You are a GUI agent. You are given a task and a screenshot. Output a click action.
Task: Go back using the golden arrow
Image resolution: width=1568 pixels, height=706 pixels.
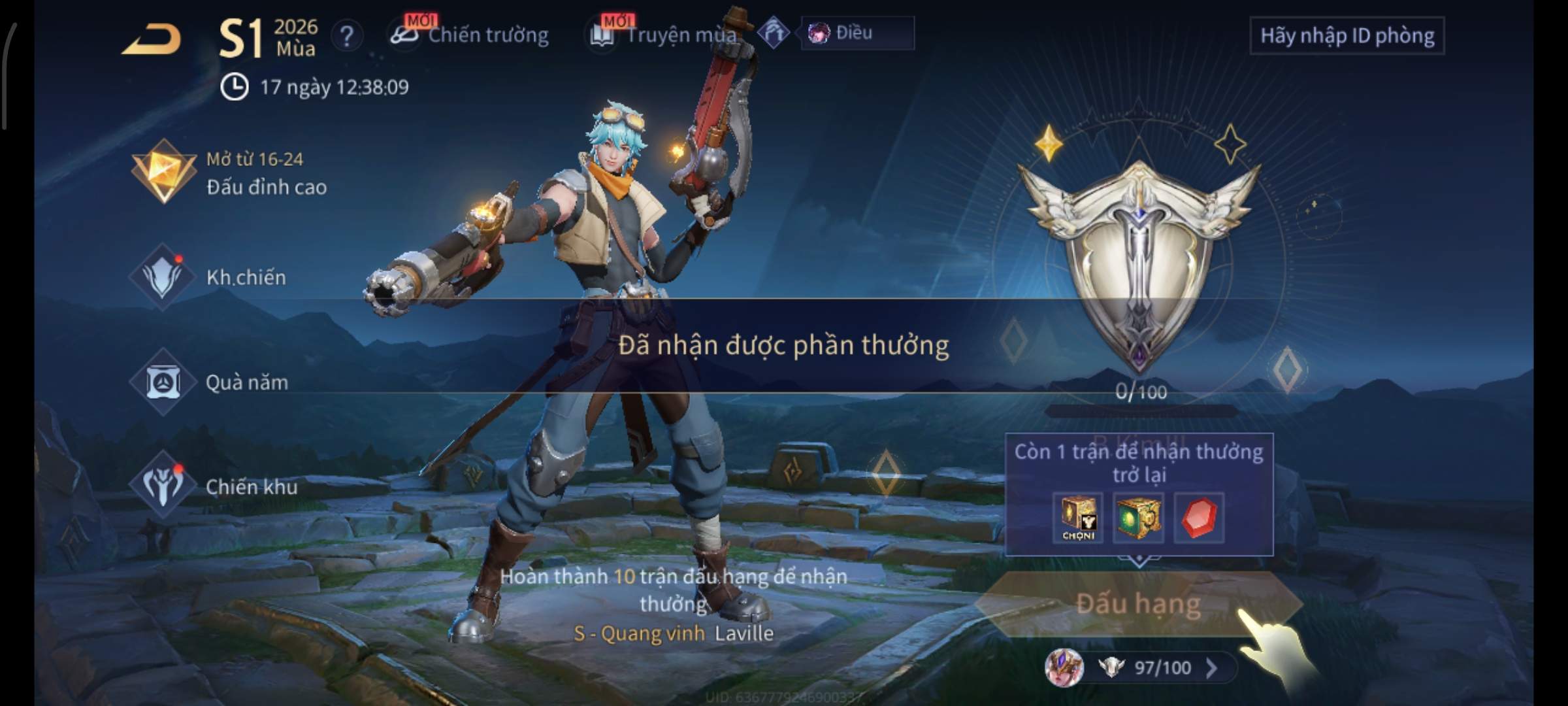[152, 39]
